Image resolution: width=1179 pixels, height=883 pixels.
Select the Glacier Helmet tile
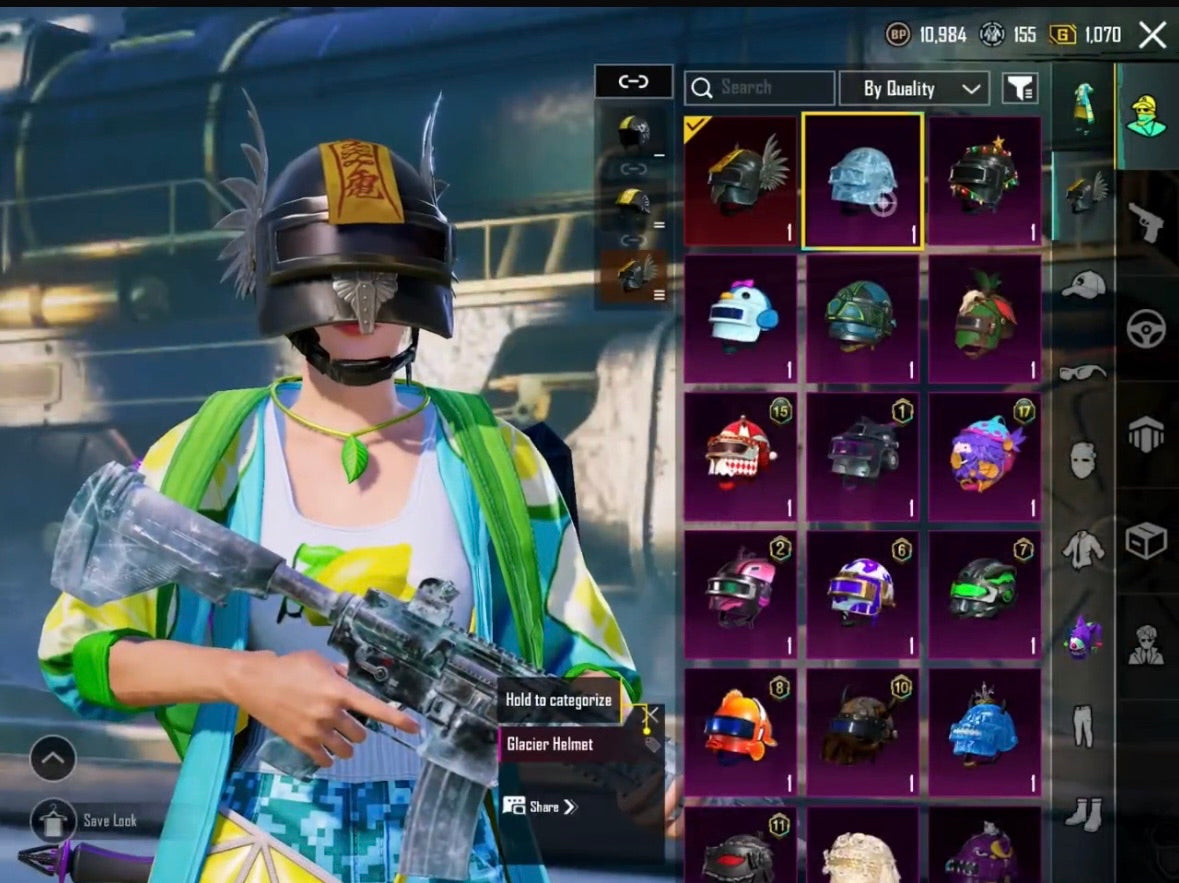coord(862,180)
